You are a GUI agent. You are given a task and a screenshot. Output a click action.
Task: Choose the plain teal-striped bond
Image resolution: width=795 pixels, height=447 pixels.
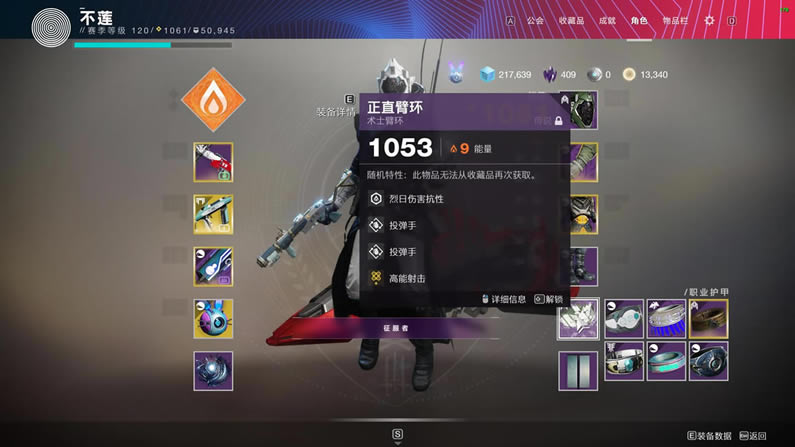(666, 361)
